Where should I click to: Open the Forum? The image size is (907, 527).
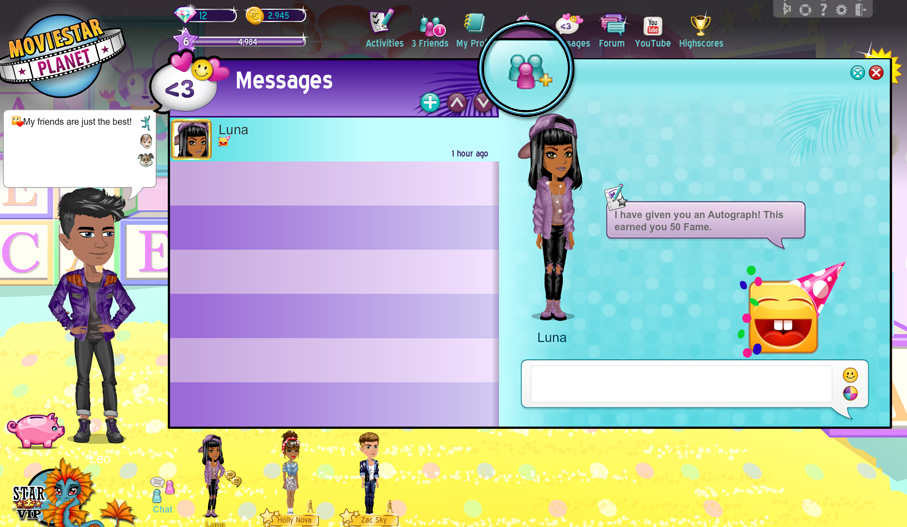coord(612,30)
